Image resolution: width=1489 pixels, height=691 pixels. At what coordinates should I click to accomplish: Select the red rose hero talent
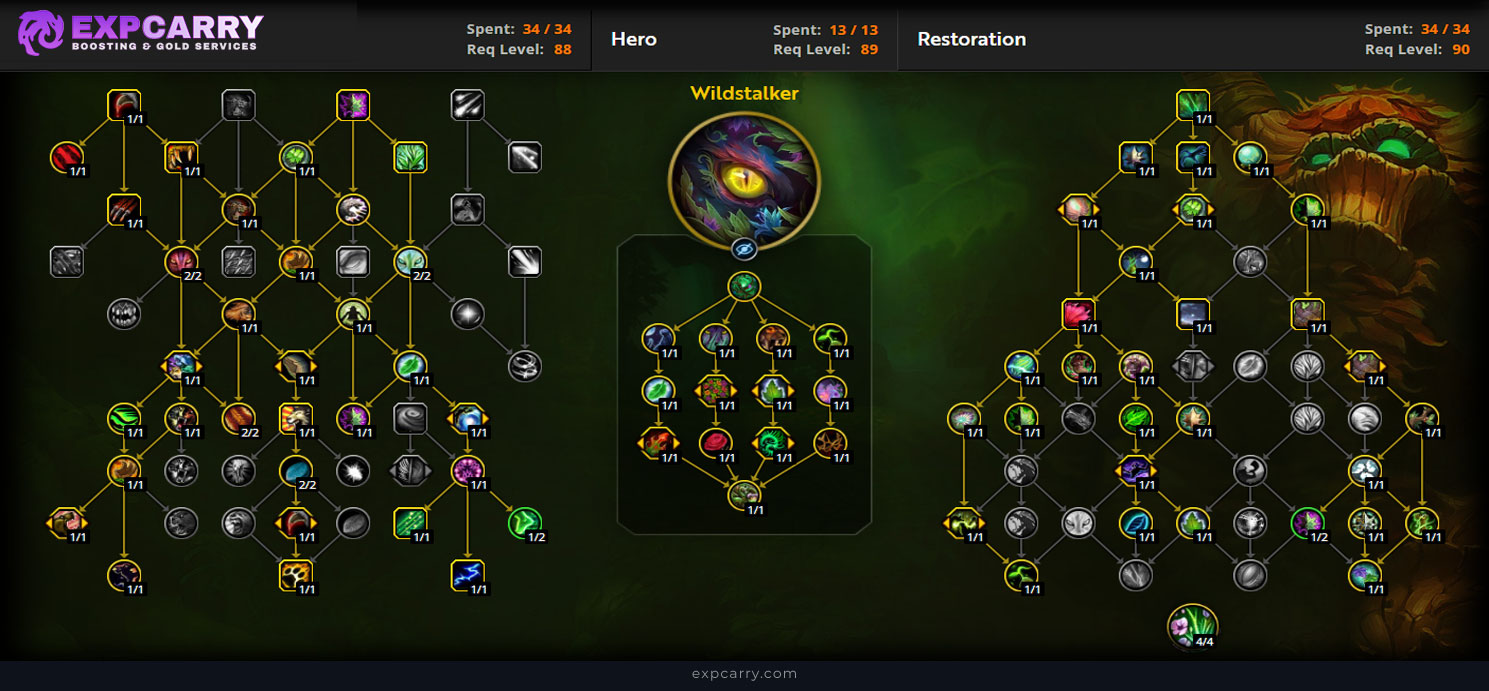click(715, 442)
